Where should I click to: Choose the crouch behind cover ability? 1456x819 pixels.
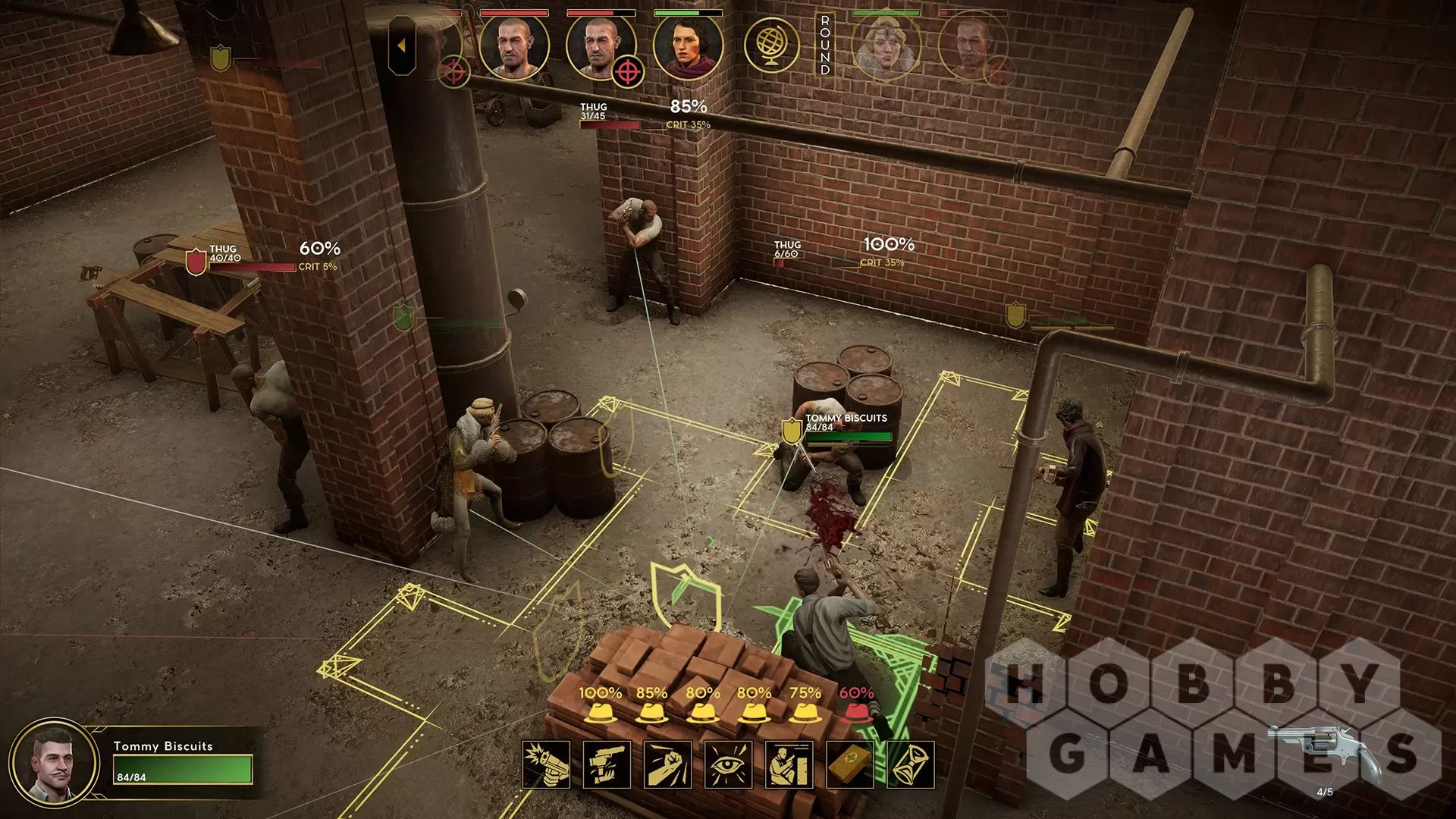coord(789,765)
